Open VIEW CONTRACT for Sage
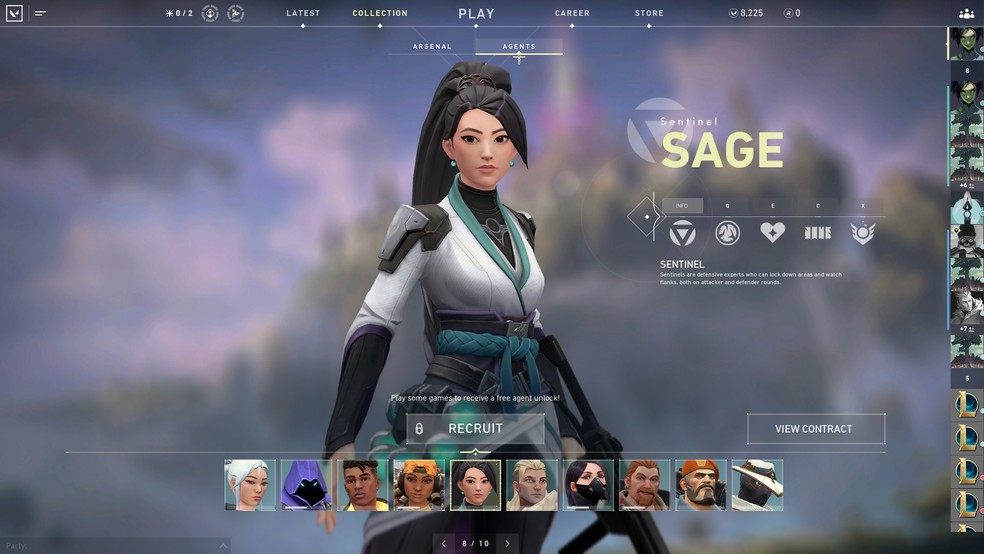Viewport: 984px width, 554px height. 814,429
